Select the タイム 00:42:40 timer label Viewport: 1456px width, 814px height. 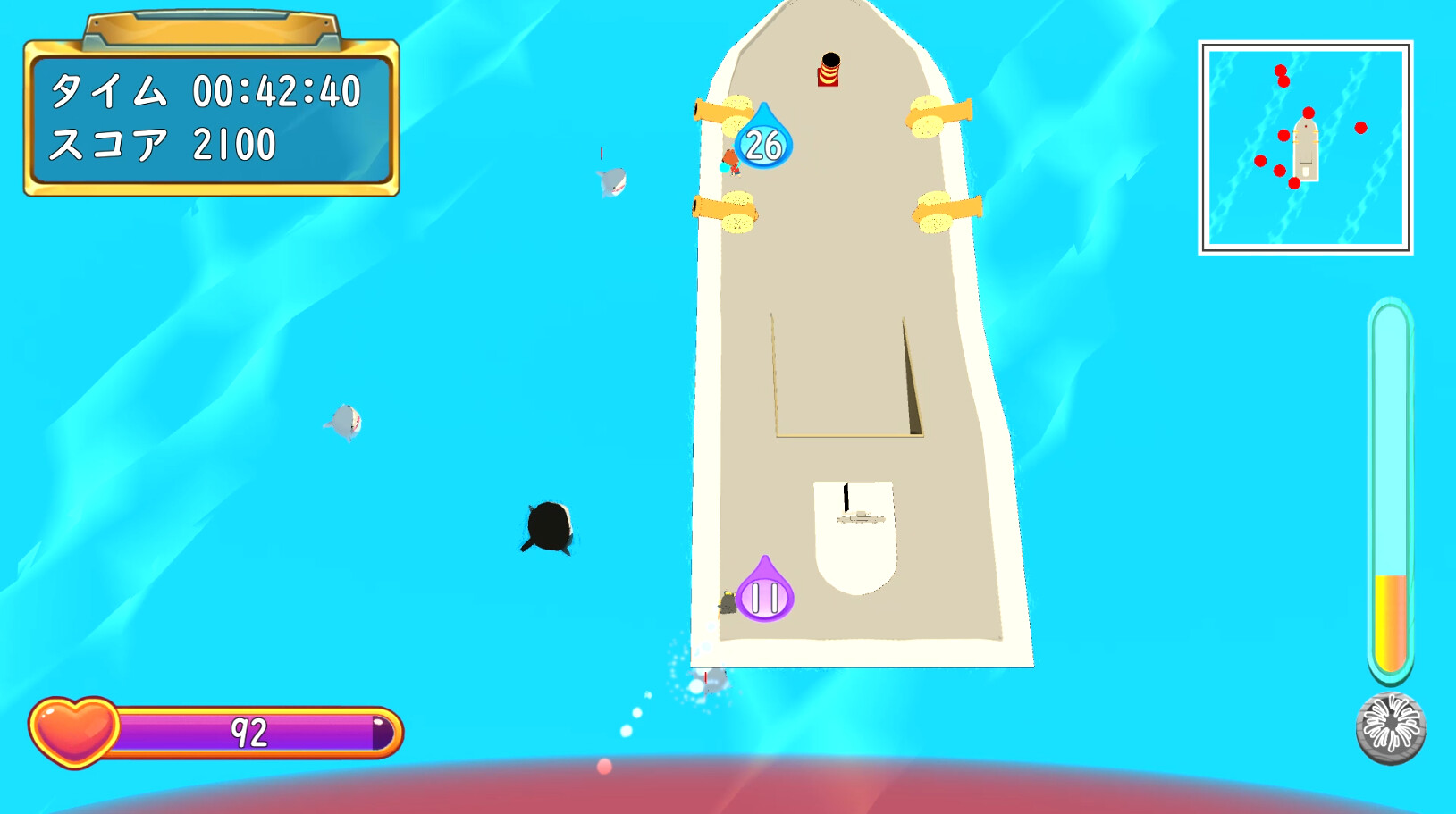tap(207, 89)
